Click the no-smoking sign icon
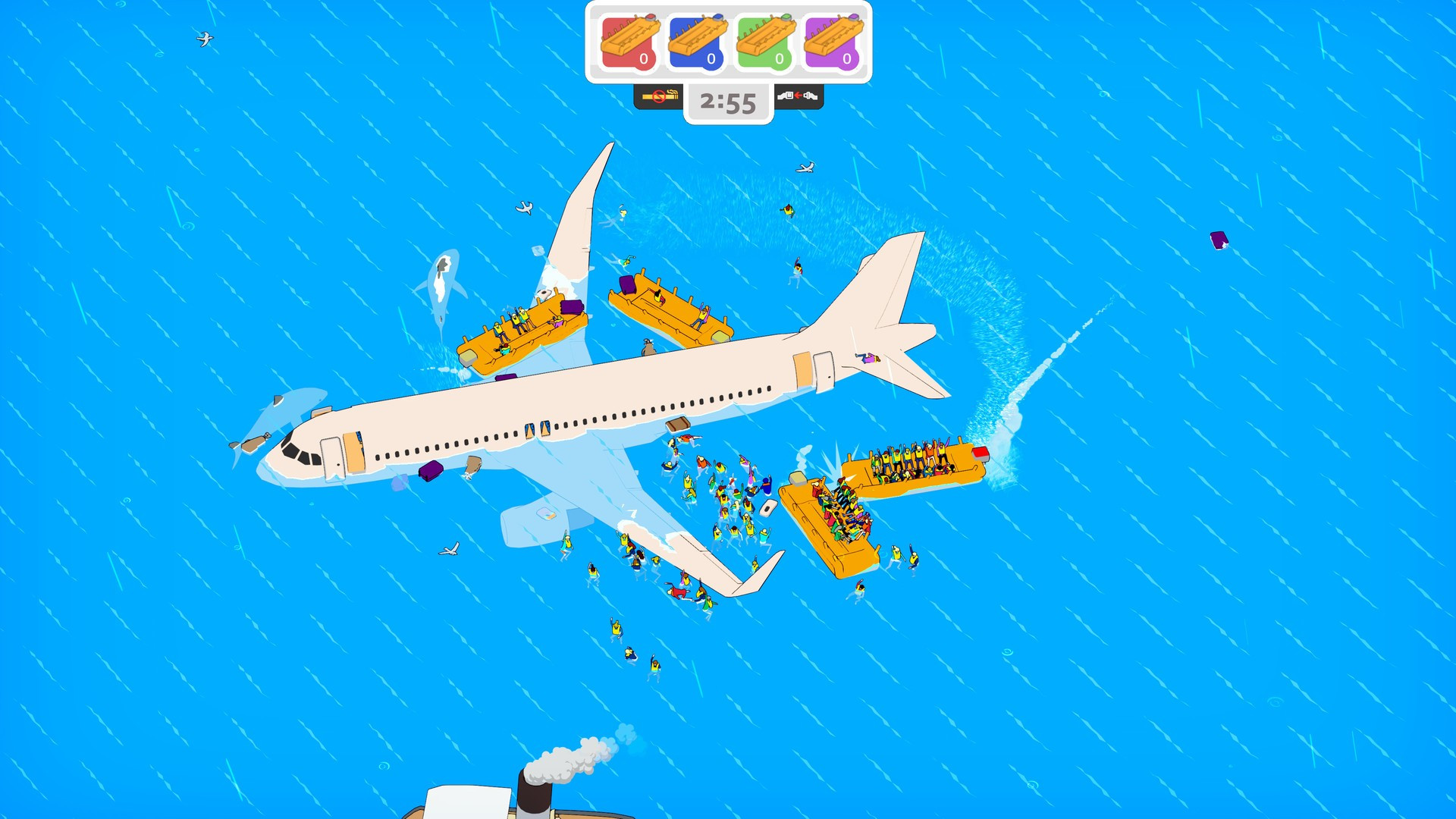 (661, 97)
